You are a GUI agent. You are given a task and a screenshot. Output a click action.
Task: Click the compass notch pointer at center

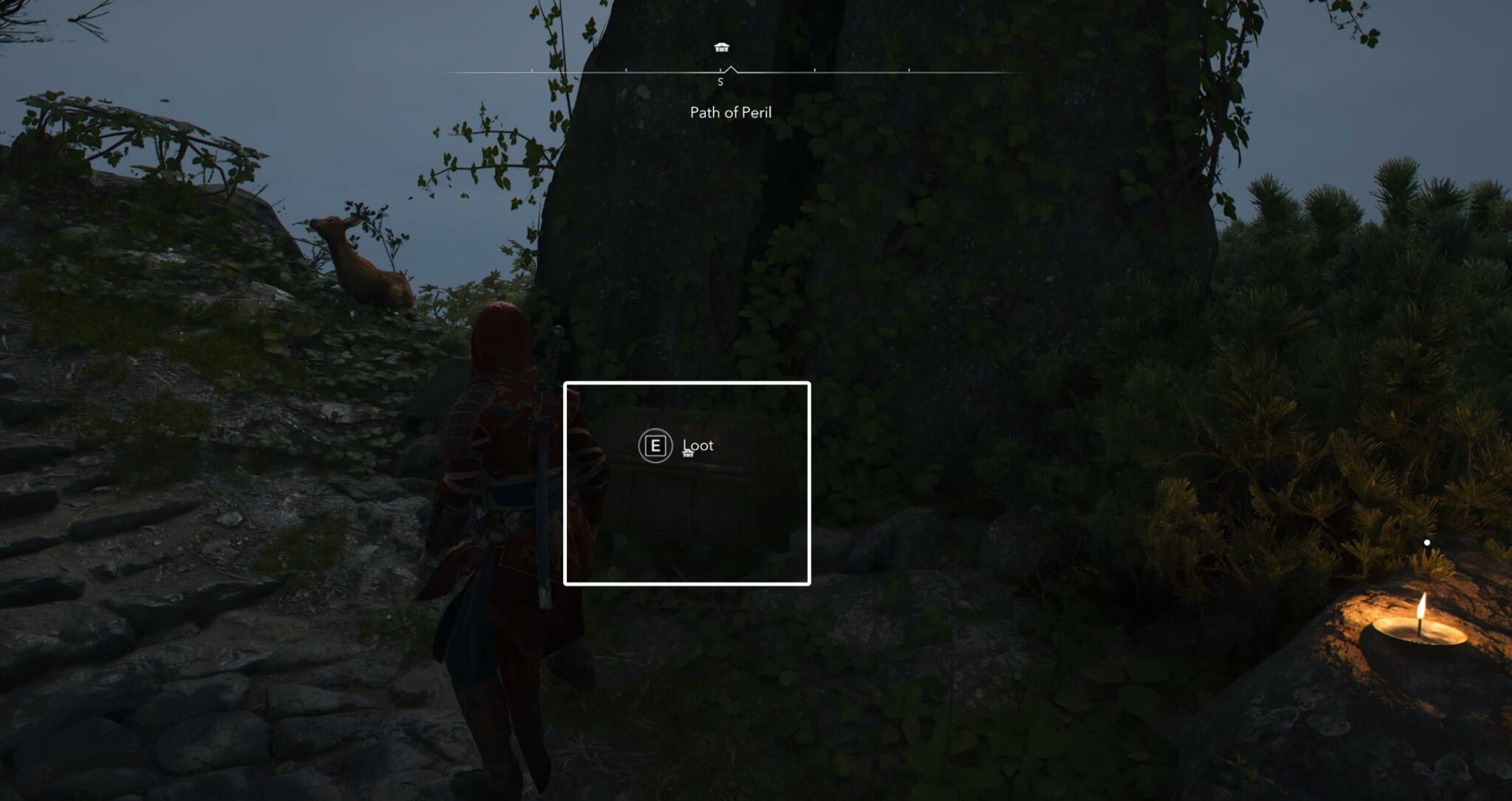732,68
